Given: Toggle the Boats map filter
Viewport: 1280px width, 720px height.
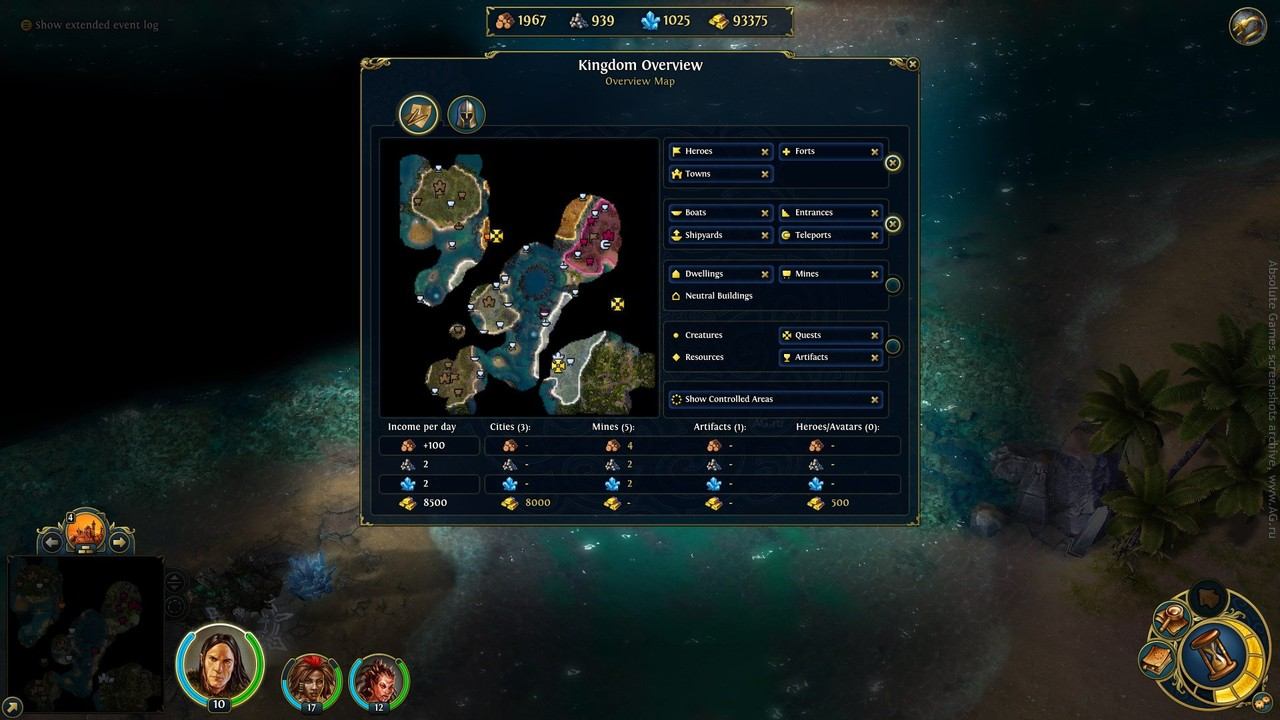Looking at the screenshot, I should [720, 213].
